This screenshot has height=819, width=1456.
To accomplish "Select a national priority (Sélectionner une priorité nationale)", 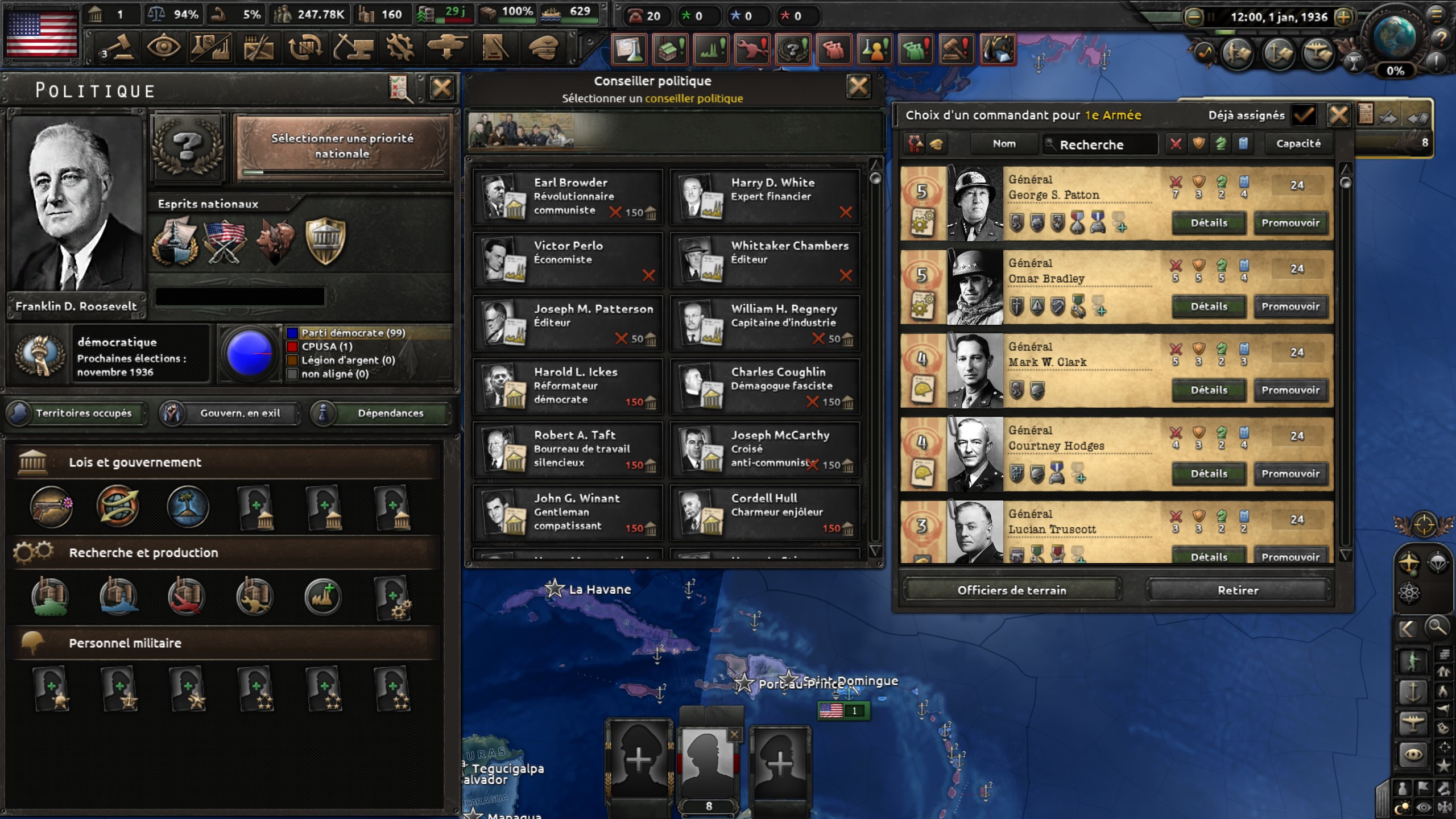I will tap(342, 146).
